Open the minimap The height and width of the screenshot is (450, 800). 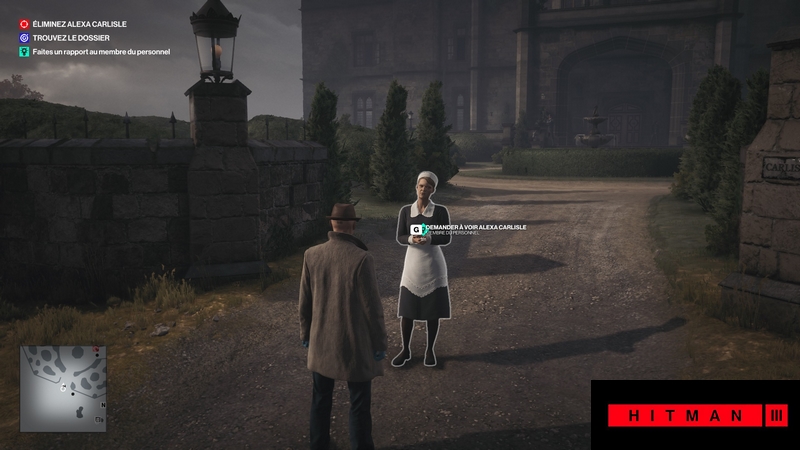tap(63, 388)
